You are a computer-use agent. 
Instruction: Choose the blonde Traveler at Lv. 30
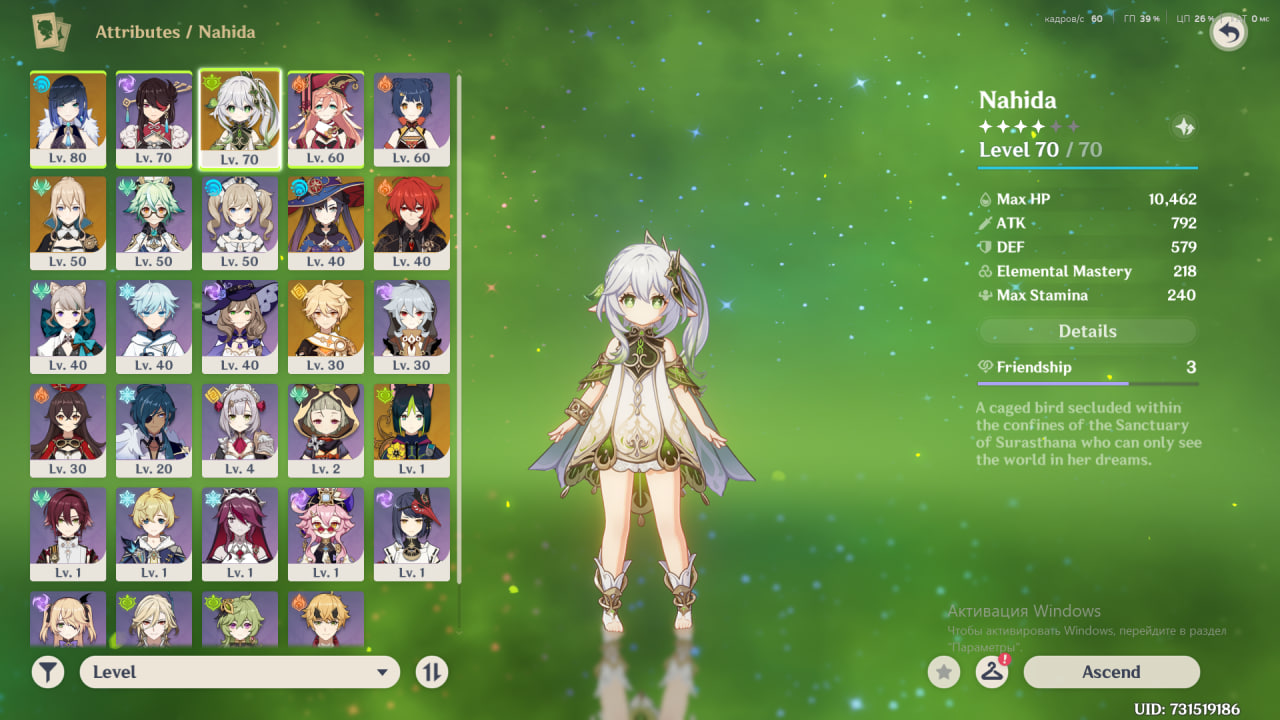point(326,326)
